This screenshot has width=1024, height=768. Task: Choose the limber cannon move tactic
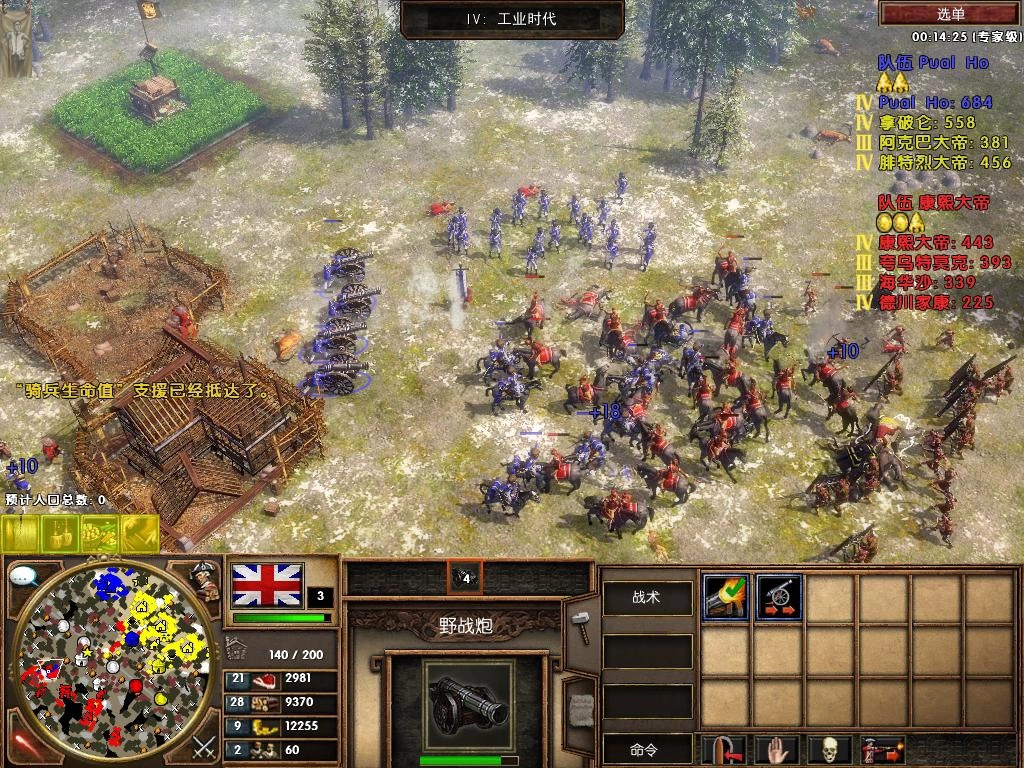click(779, 597)
